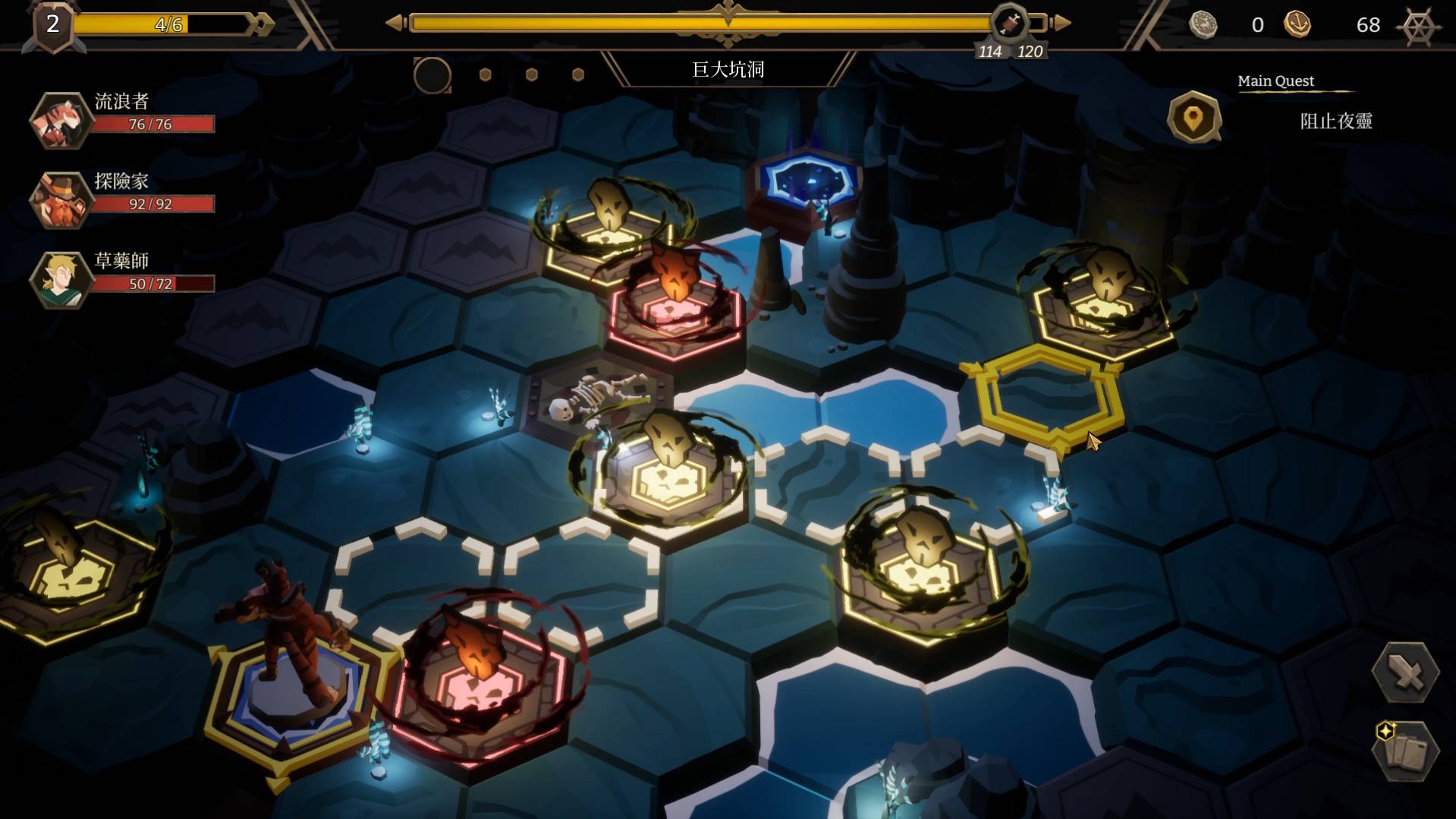Image resolution: width=1456 pixels, height=819 pixels.
Task: Activate the sword hexagon button
Action: click(1405, 673)
